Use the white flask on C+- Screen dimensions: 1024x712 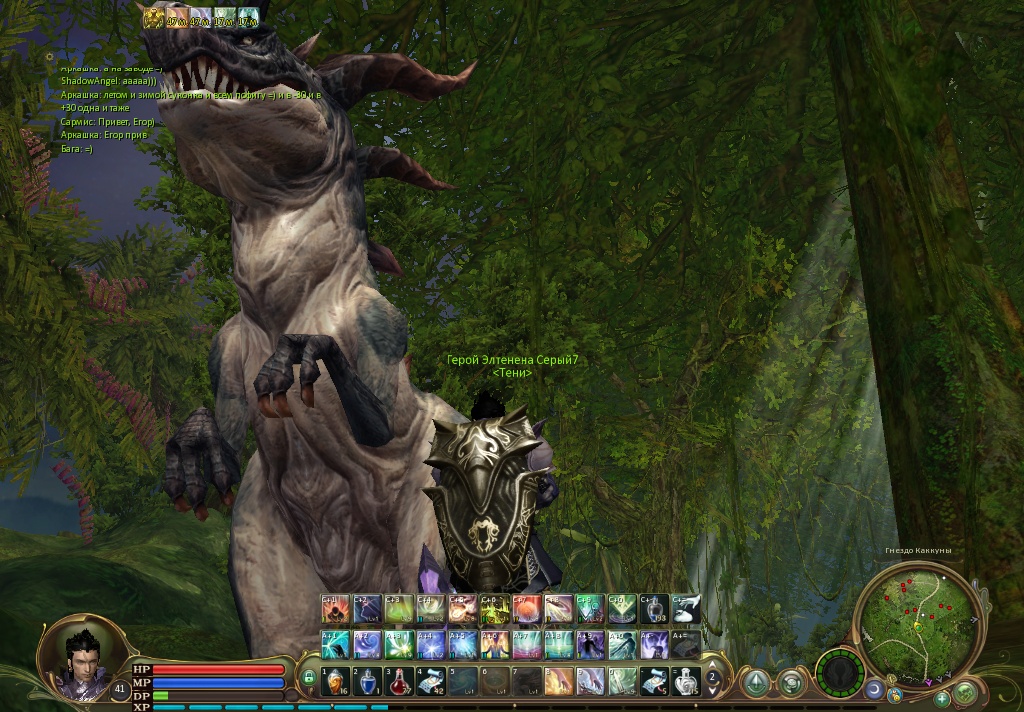[x=655, y=608]
